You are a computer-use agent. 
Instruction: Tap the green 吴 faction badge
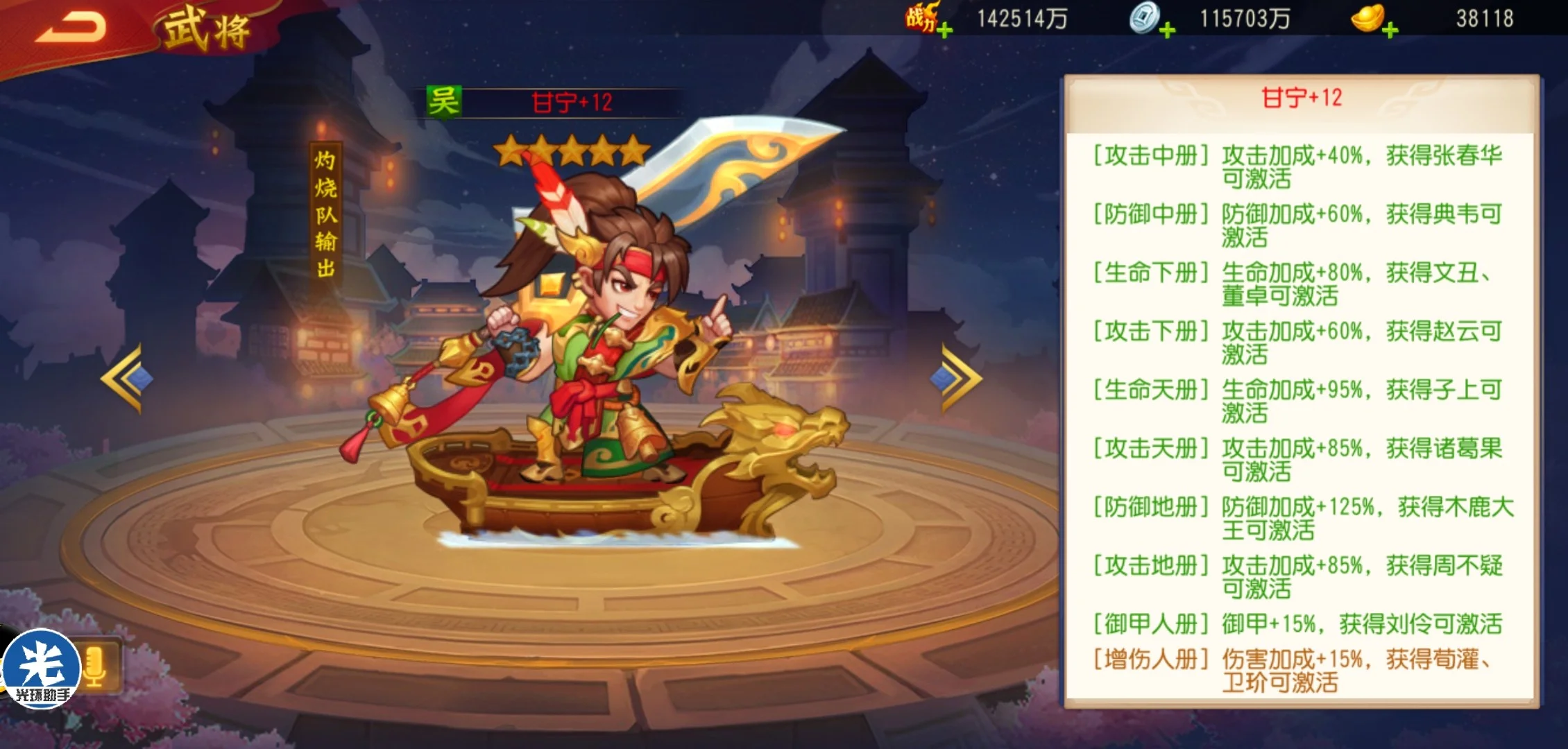tap(443, 103)
